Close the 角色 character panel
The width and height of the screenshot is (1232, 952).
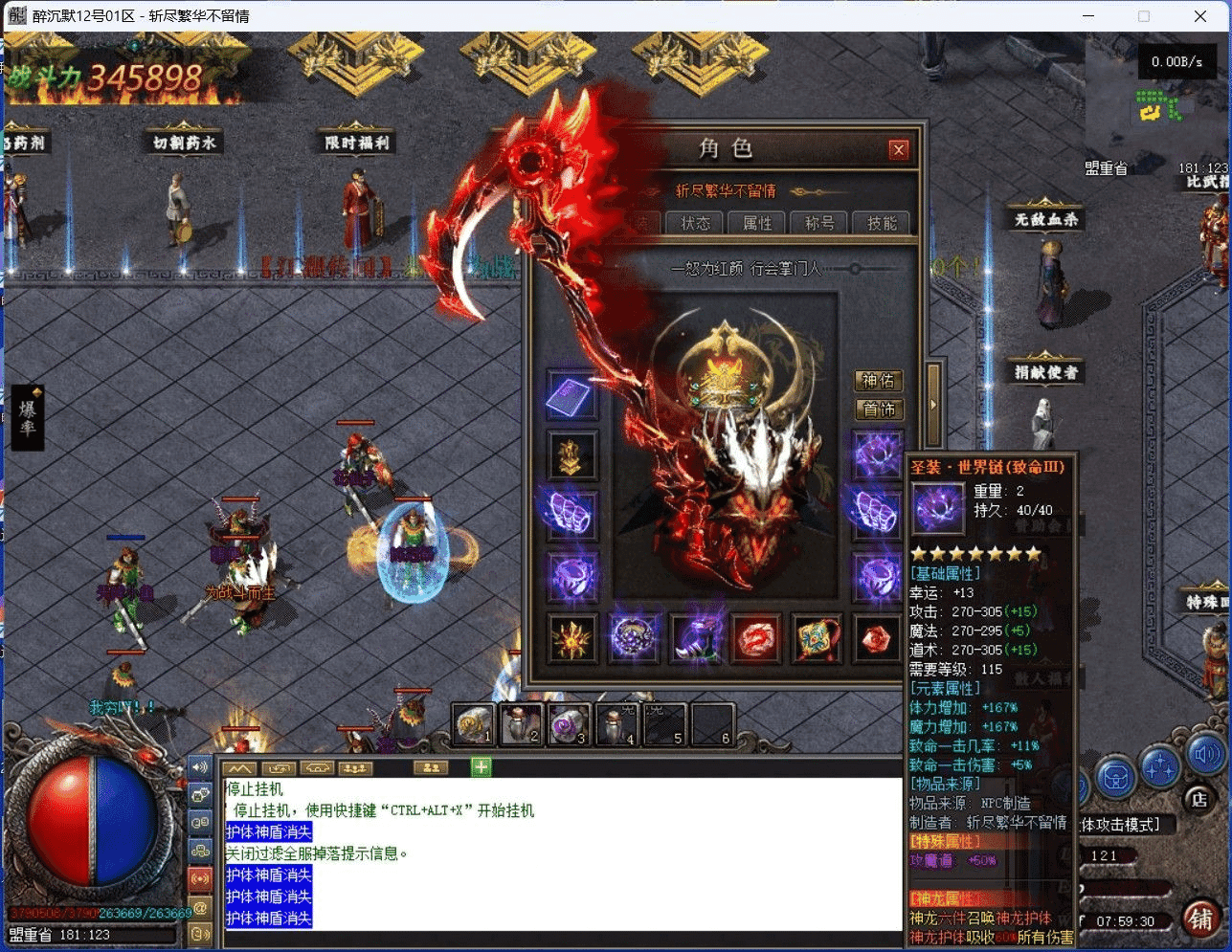[x=898, y=149]
